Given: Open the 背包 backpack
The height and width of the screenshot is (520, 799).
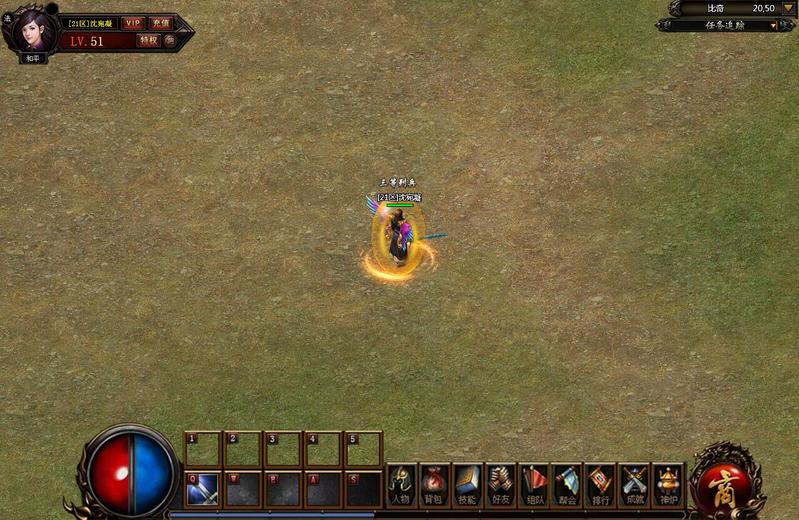Looking at the screenshot, I should coord(434,485).
